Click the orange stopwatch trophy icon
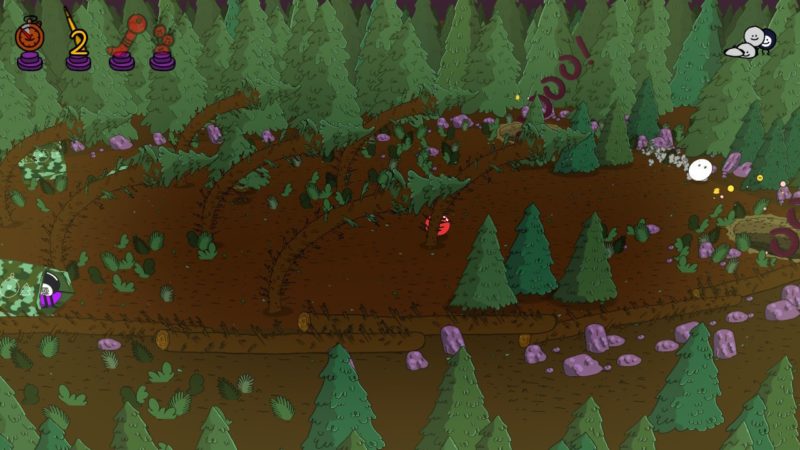This screenshot has height=450, width=800. pyautogui.click(x=29, y=42)
